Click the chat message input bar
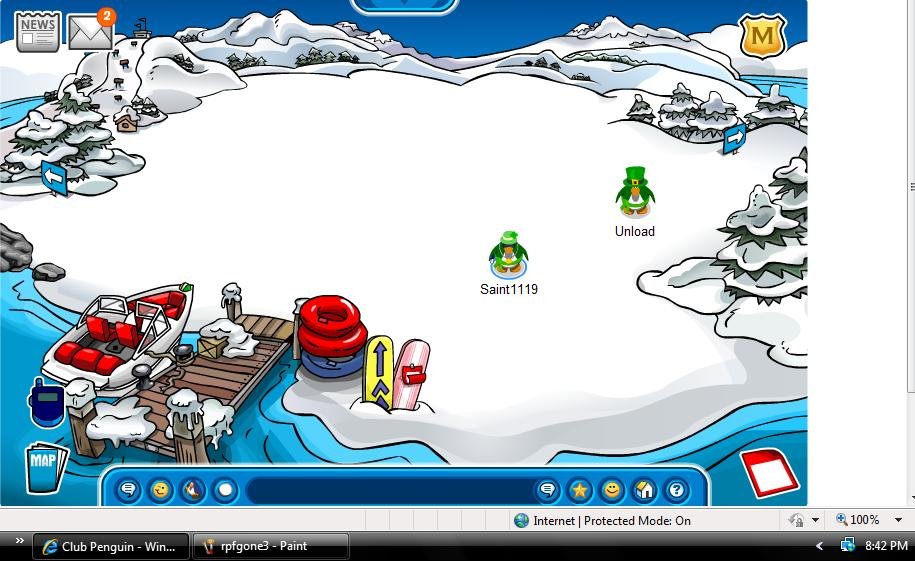 tap(390, 490)
